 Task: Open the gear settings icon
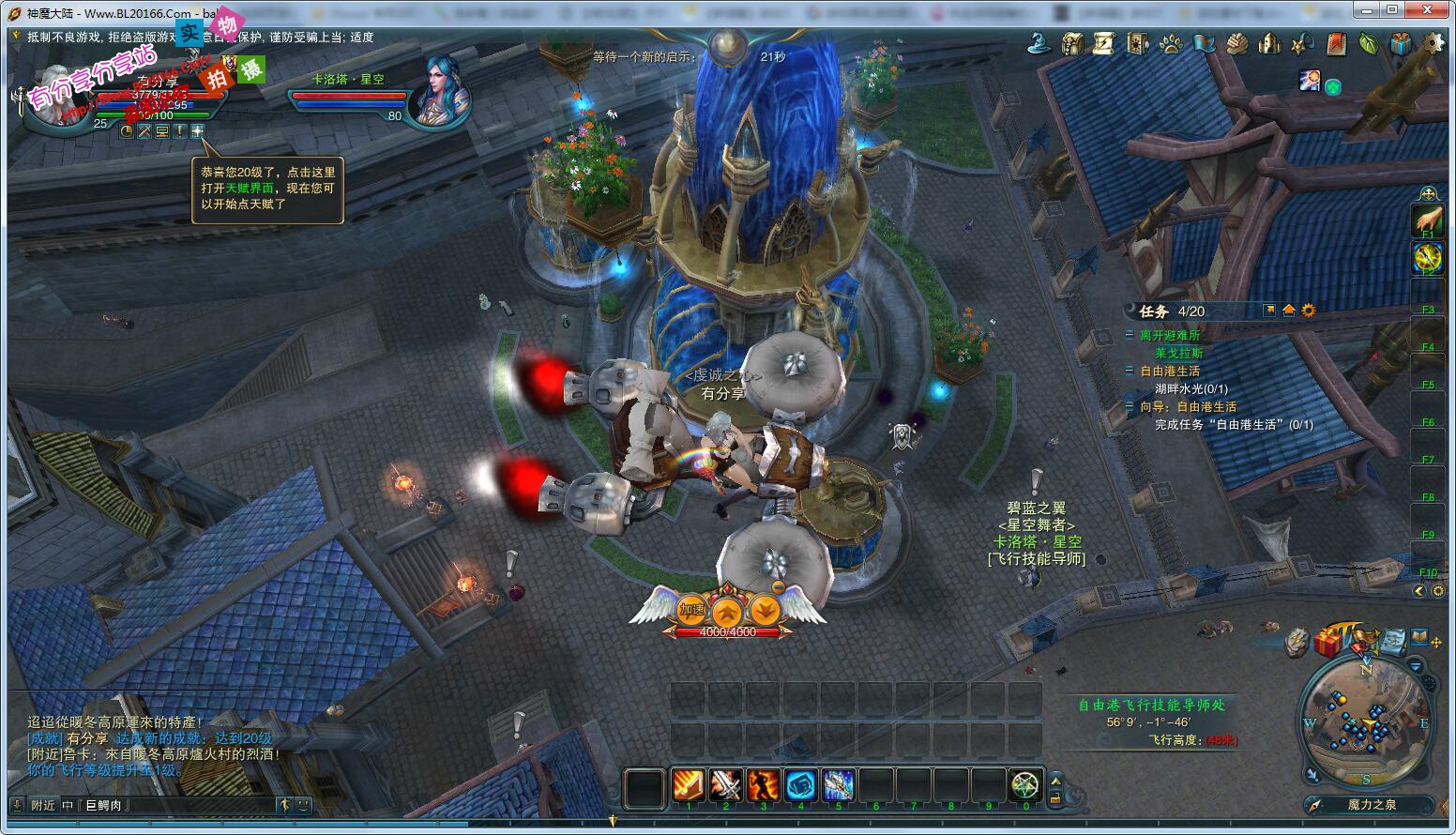pyautogui.click(x=1433, y=43)
